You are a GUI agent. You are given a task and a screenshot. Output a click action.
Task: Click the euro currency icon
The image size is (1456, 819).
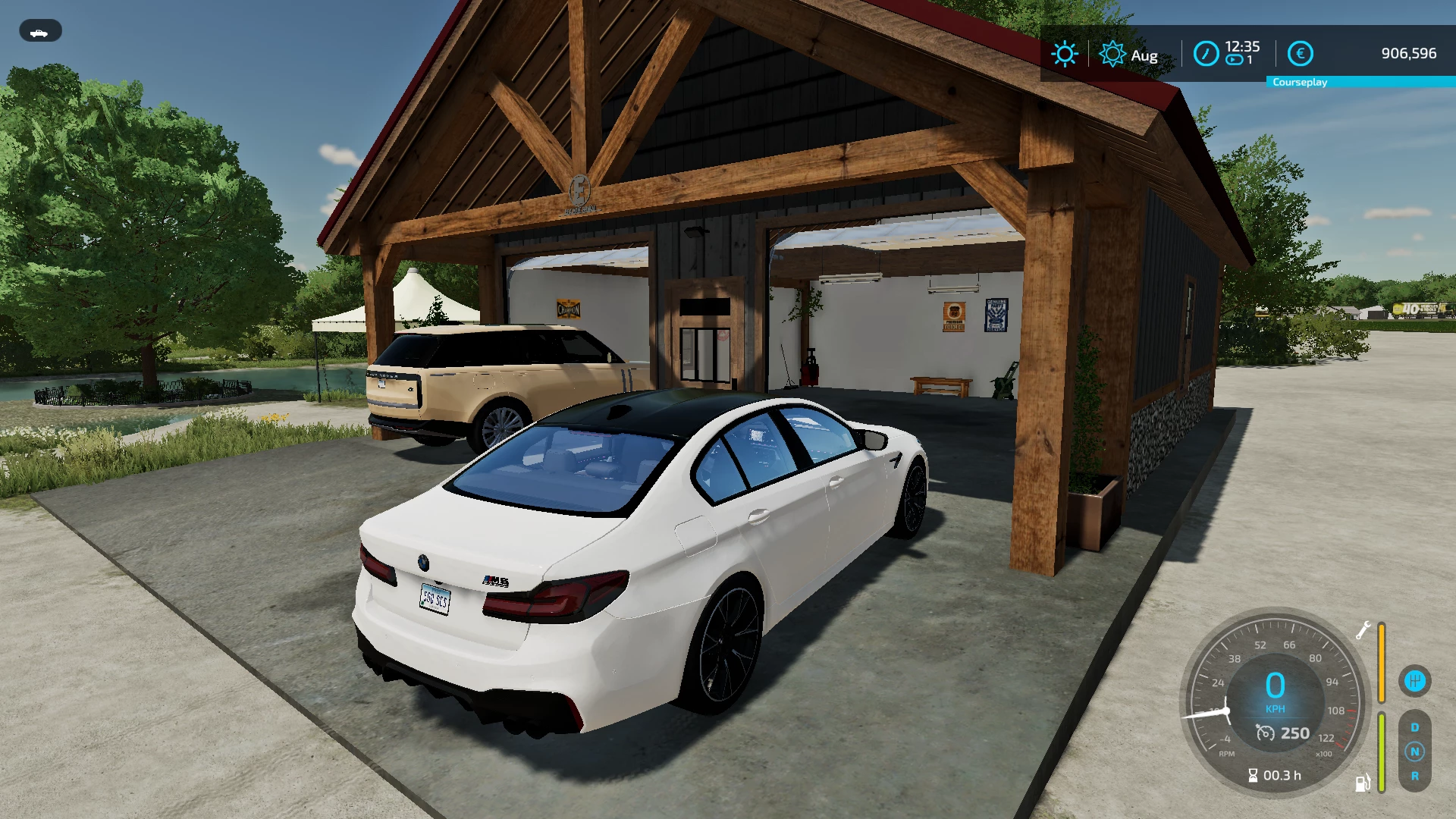tap(1300, 54)
